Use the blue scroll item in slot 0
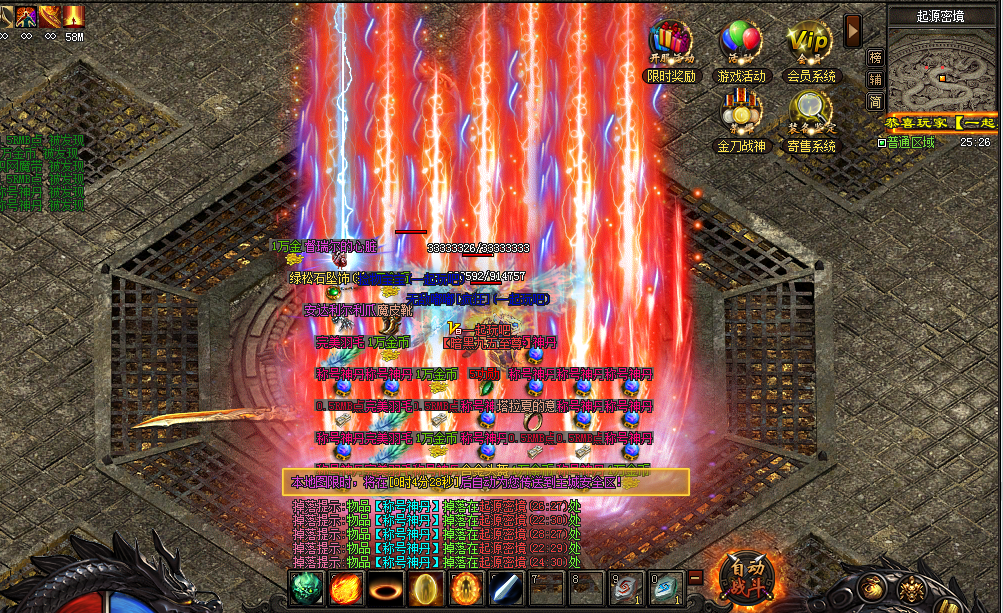The width and height of the screenshot is (1003, 613). click(x=666, y=587)
